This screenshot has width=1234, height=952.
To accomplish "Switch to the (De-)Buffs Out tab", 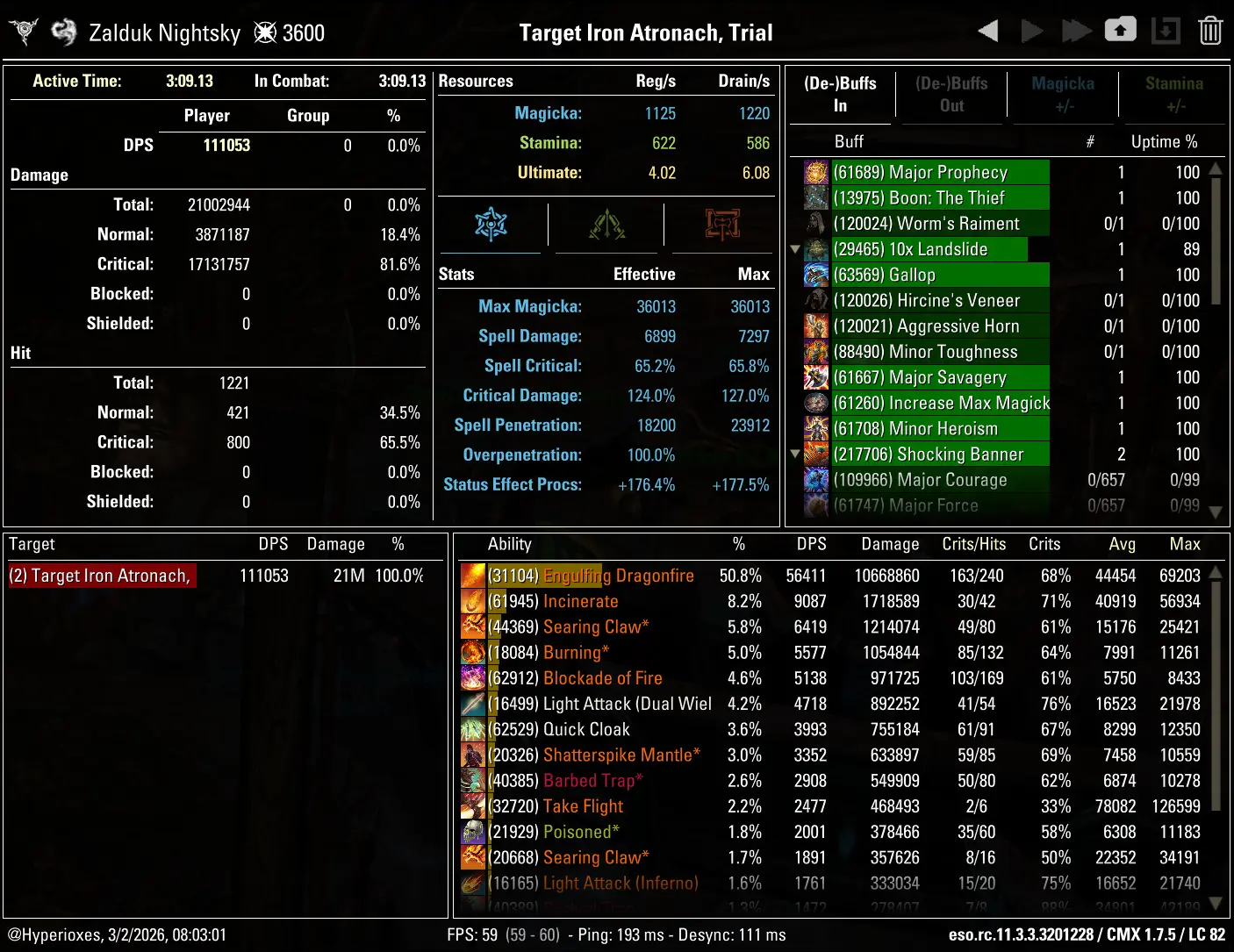I will (951, 95).
